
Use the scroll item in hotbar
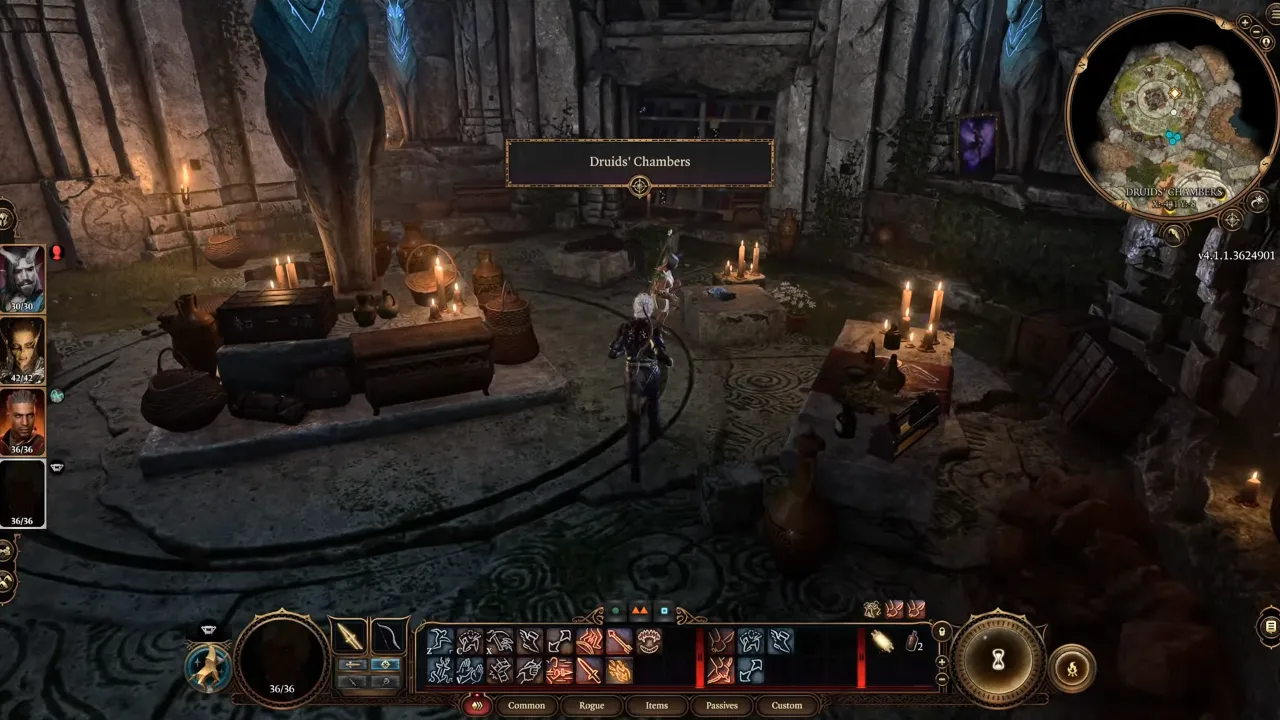pos(882,641)
